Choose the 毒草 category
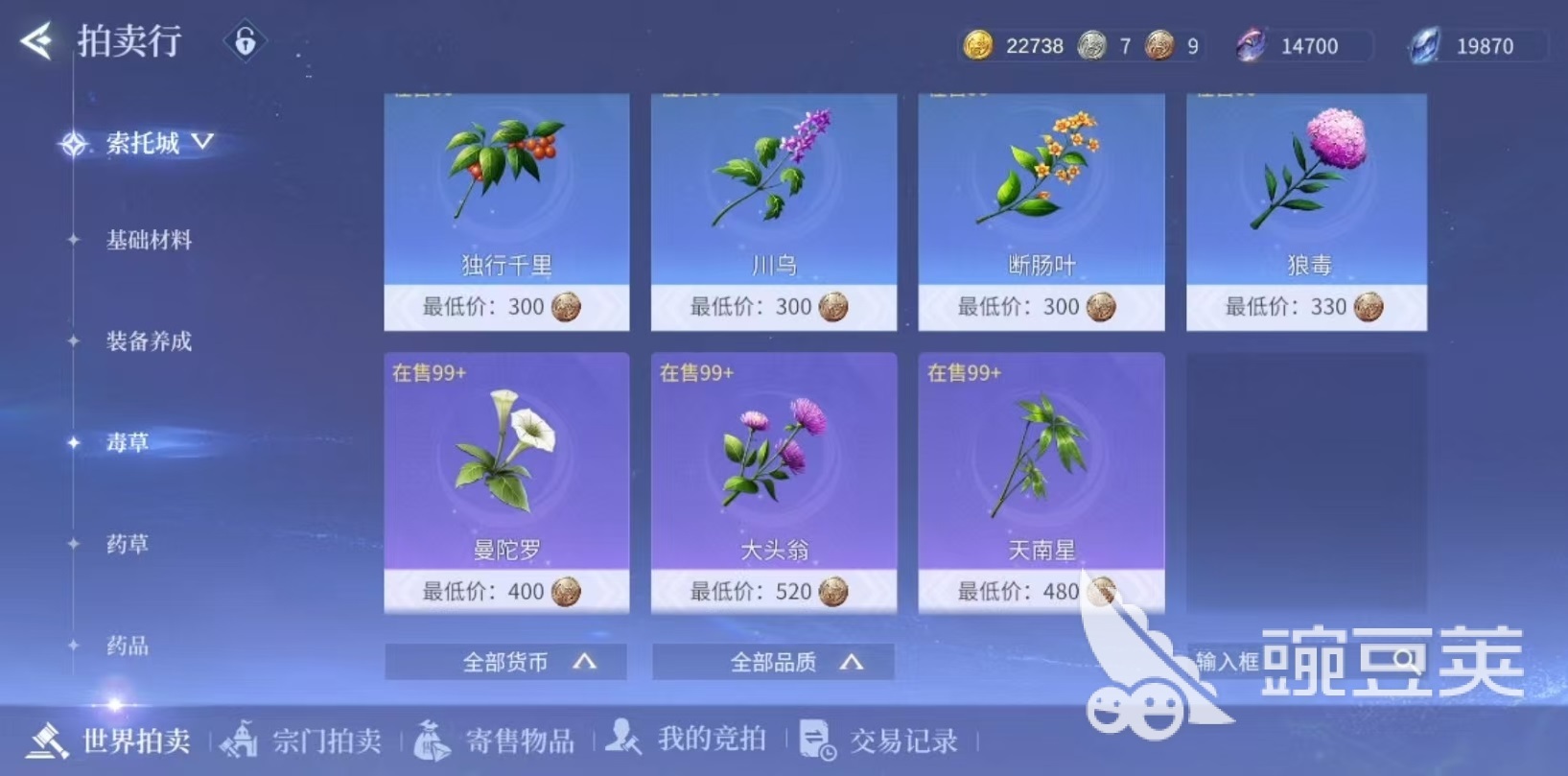 click(128, 442)
